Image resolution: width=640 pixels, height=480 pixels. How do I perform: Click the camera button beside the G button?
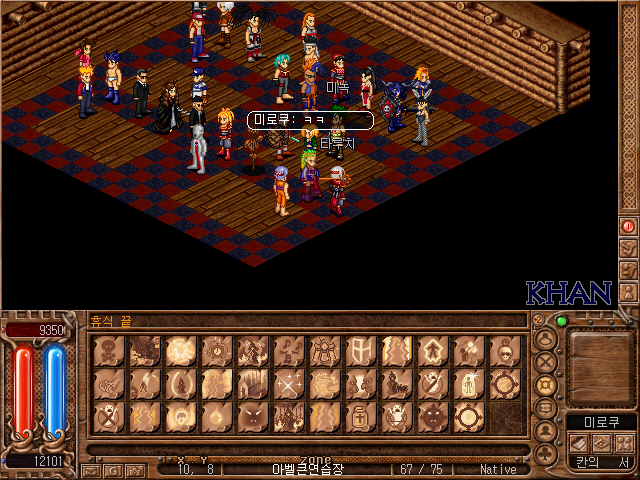tap(133, 469)
